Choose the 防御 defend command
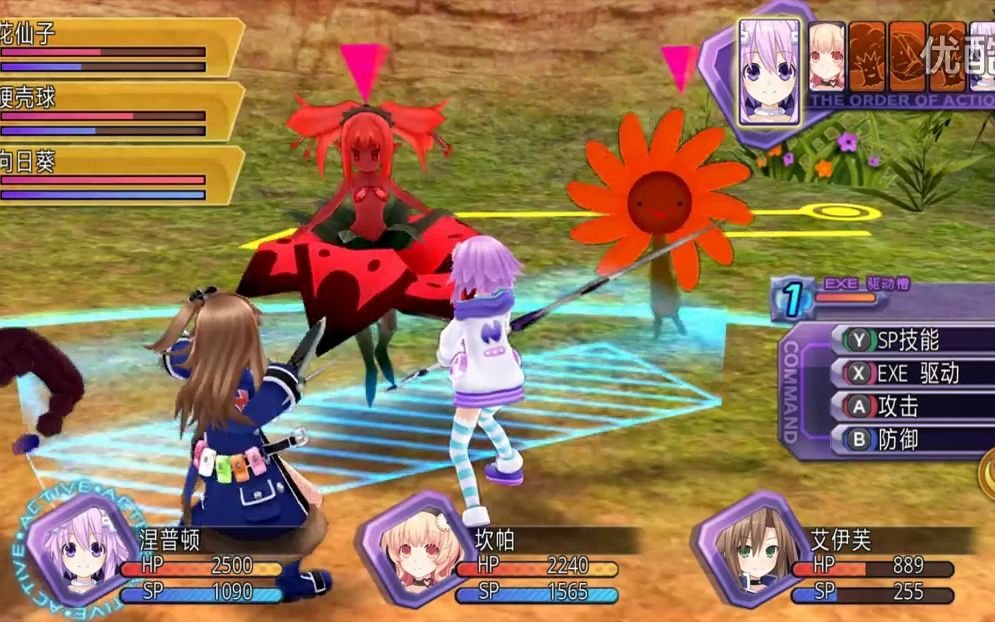 [900, 439]
